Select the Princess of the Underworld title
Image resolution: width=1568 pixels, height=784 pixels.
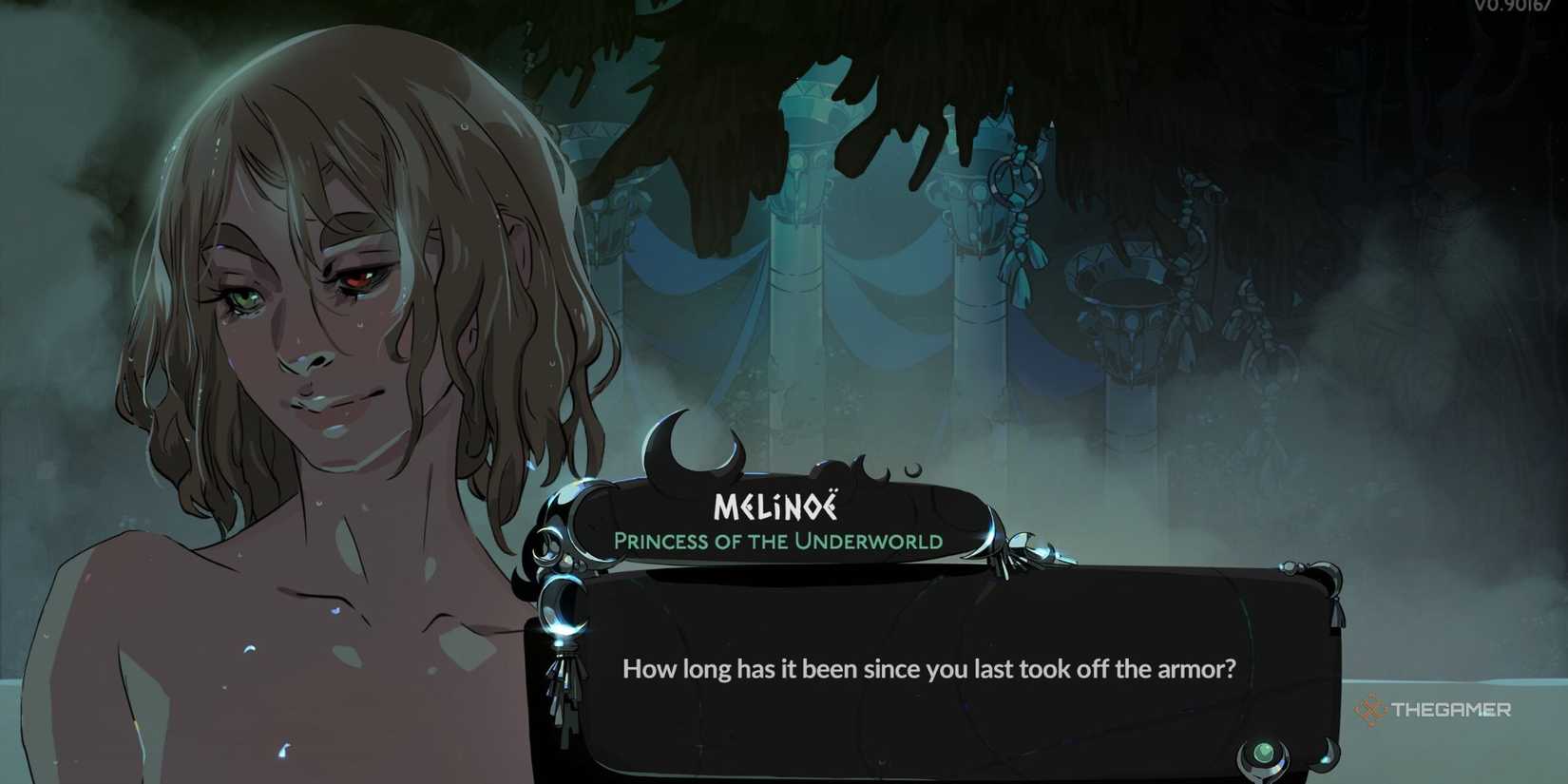point(779,543)
